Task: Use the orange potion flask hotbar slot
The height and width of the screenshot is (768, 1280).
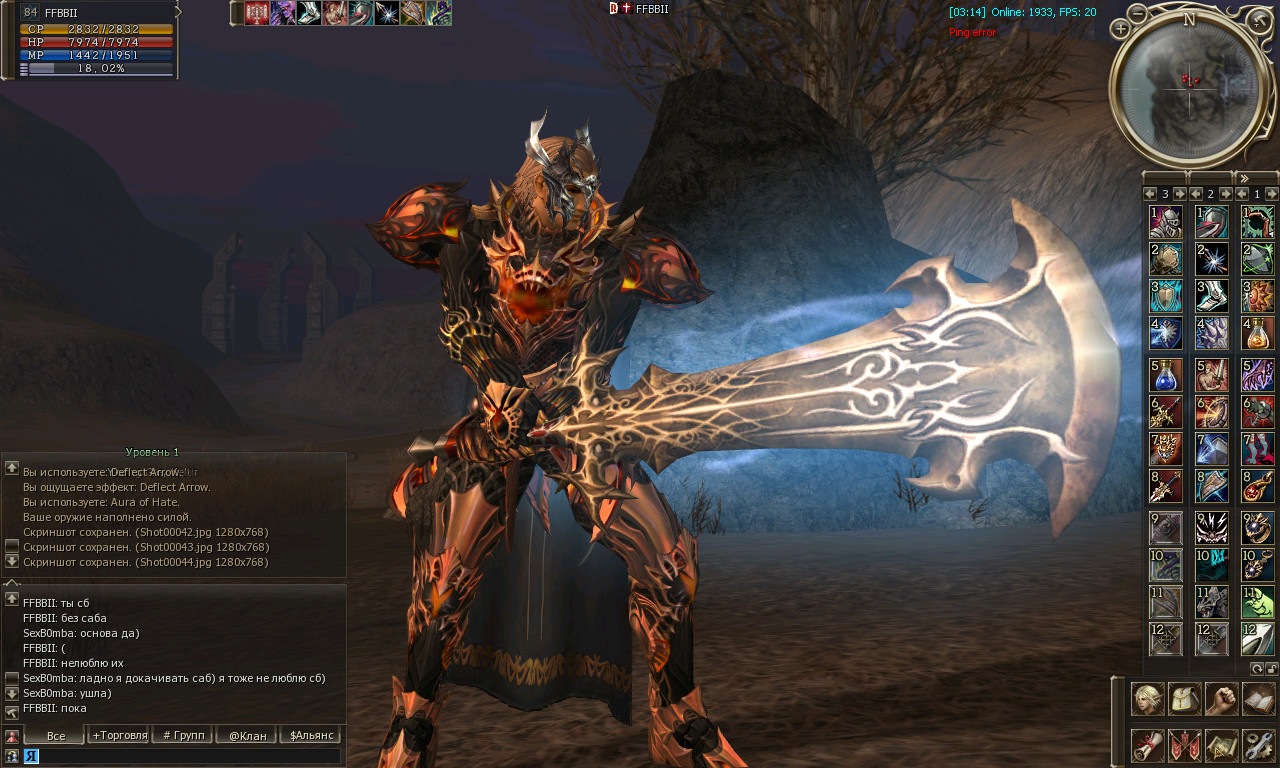Action: coord(1258,333)
